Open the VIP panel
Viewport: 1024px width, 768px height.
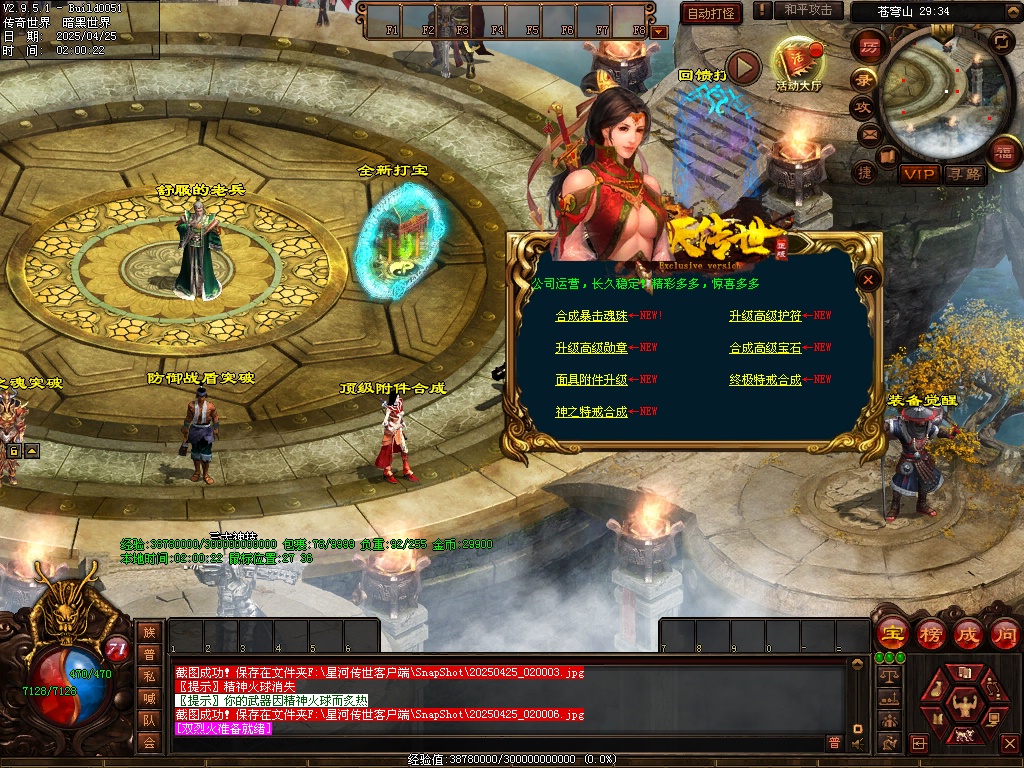(x=917, y=174)
